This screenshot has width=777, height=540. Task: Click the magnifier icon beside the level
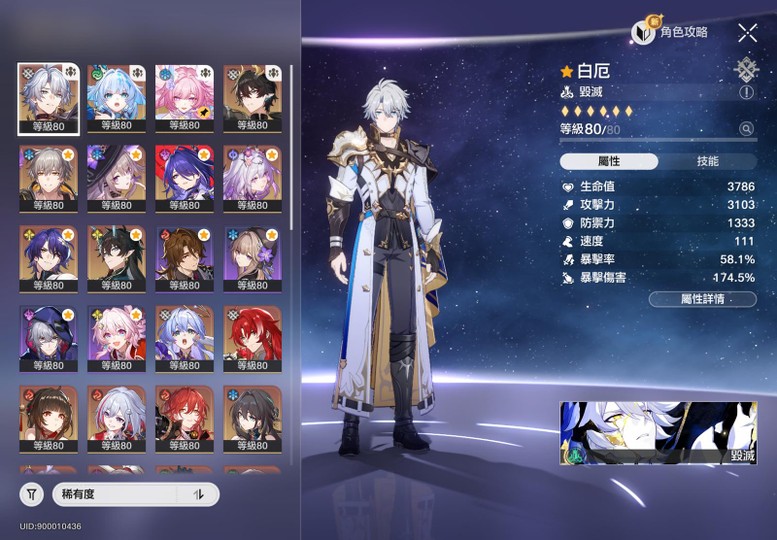pos(745,129)
